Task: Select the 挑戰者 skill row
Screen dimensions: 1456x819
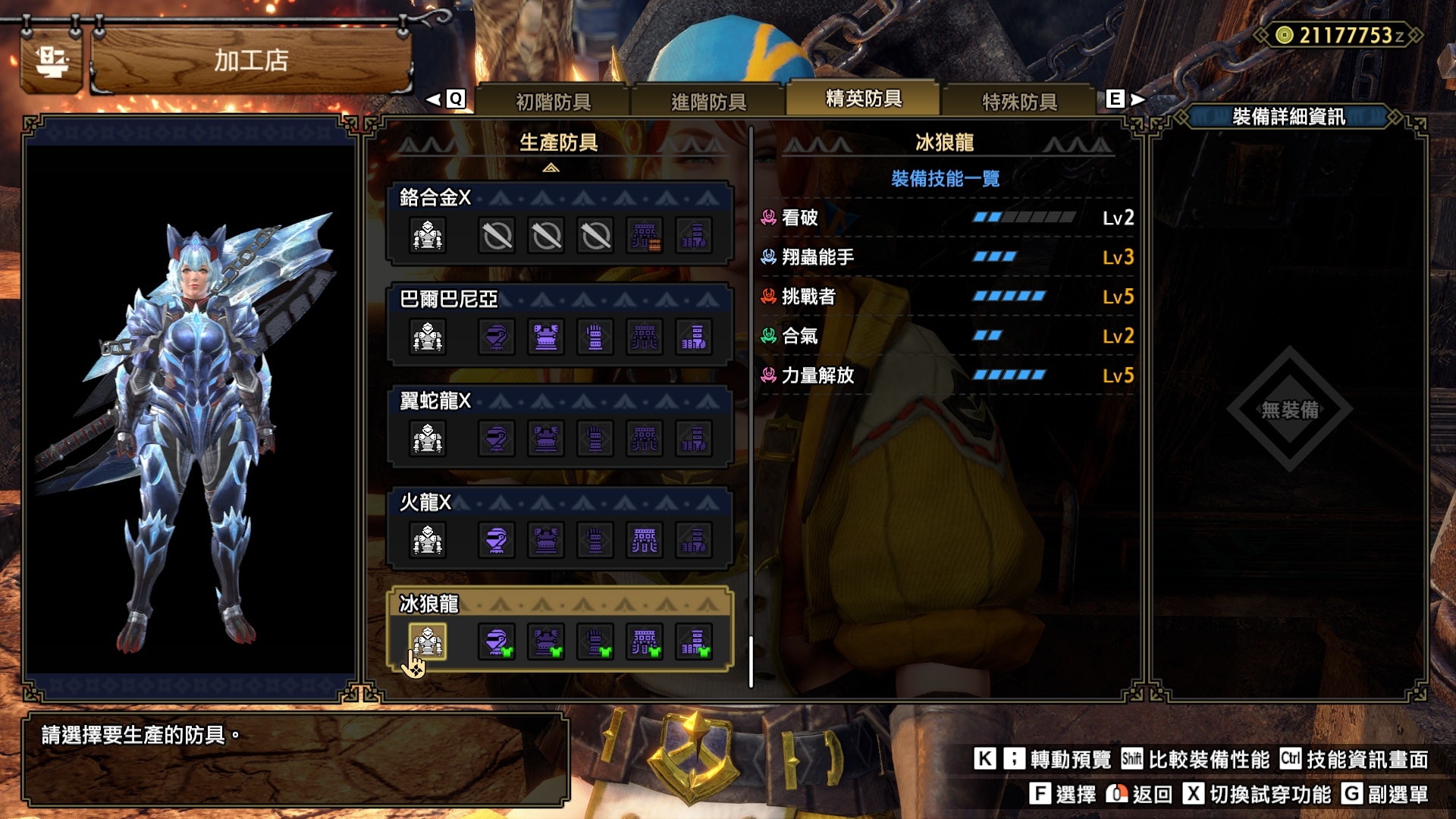Action: [946, 297]
